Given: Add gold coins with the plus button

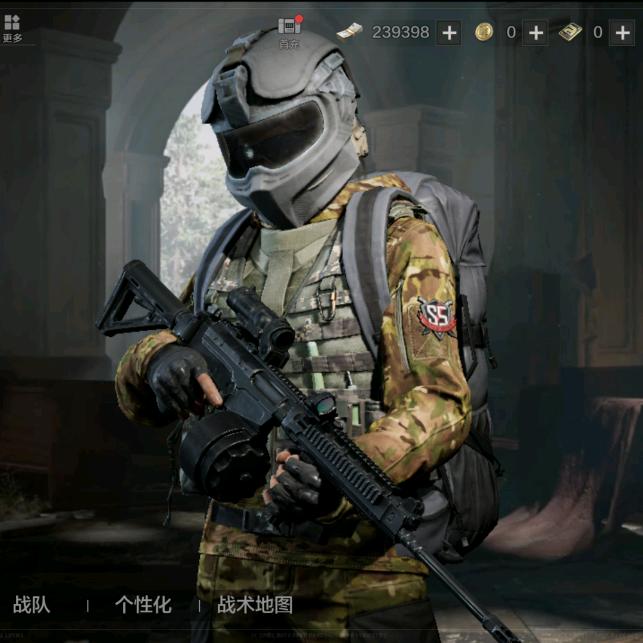Looking at the screenshot, I should 536,32.
